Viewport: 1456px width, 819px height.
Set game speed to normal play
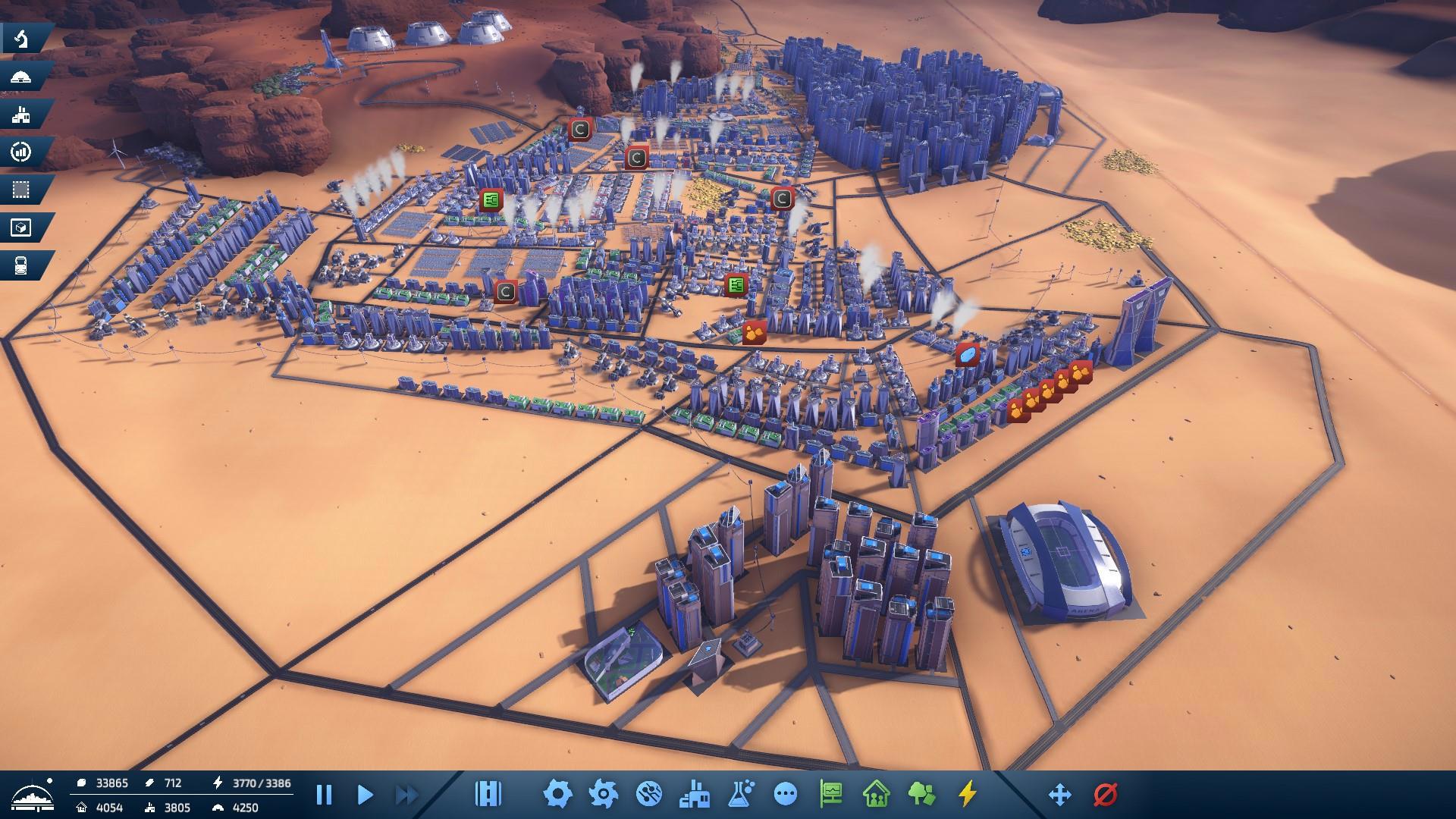coord(365,795)
